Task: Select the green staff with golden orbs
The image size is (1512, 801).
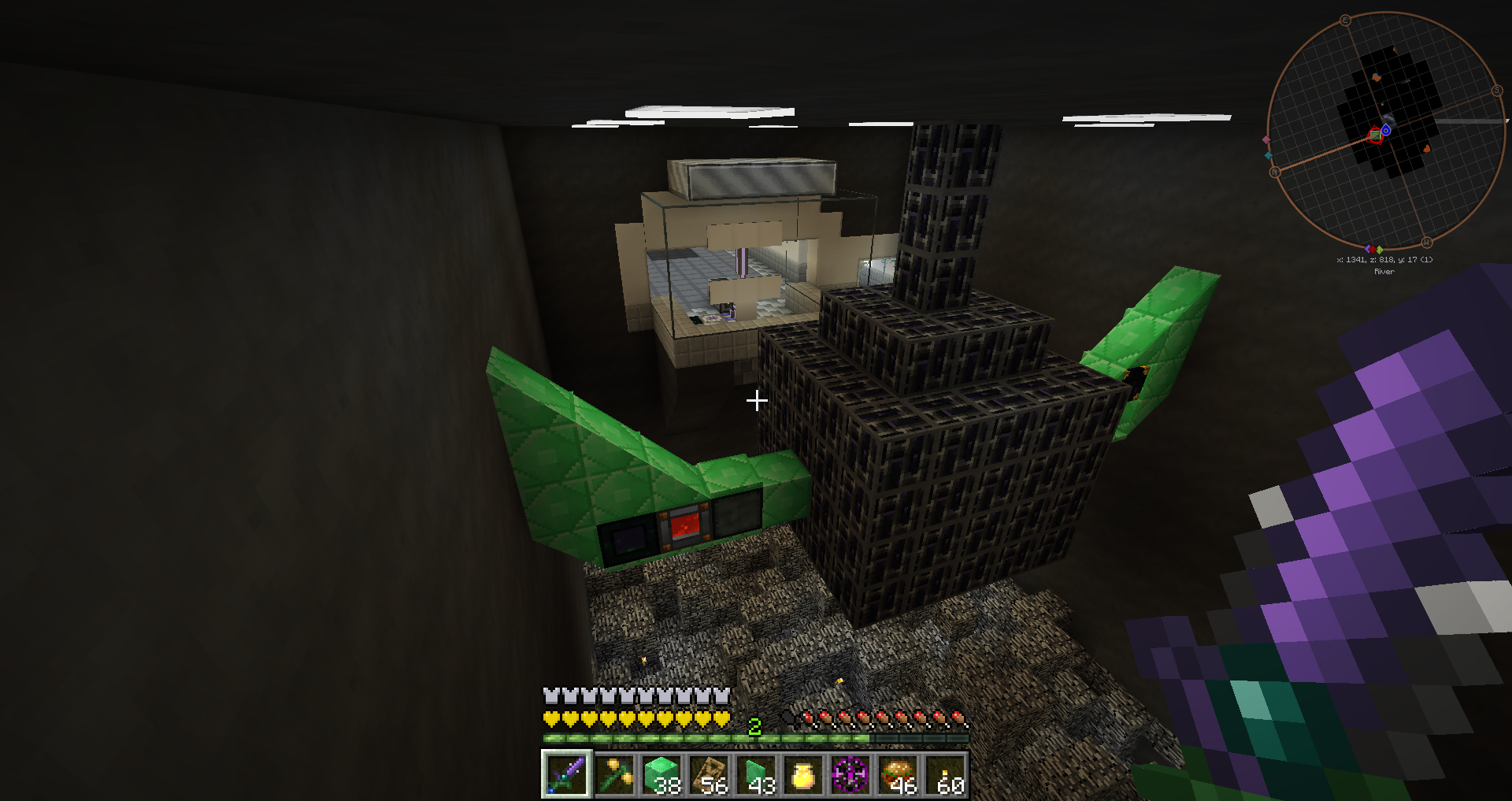Action: coord(614,773)
